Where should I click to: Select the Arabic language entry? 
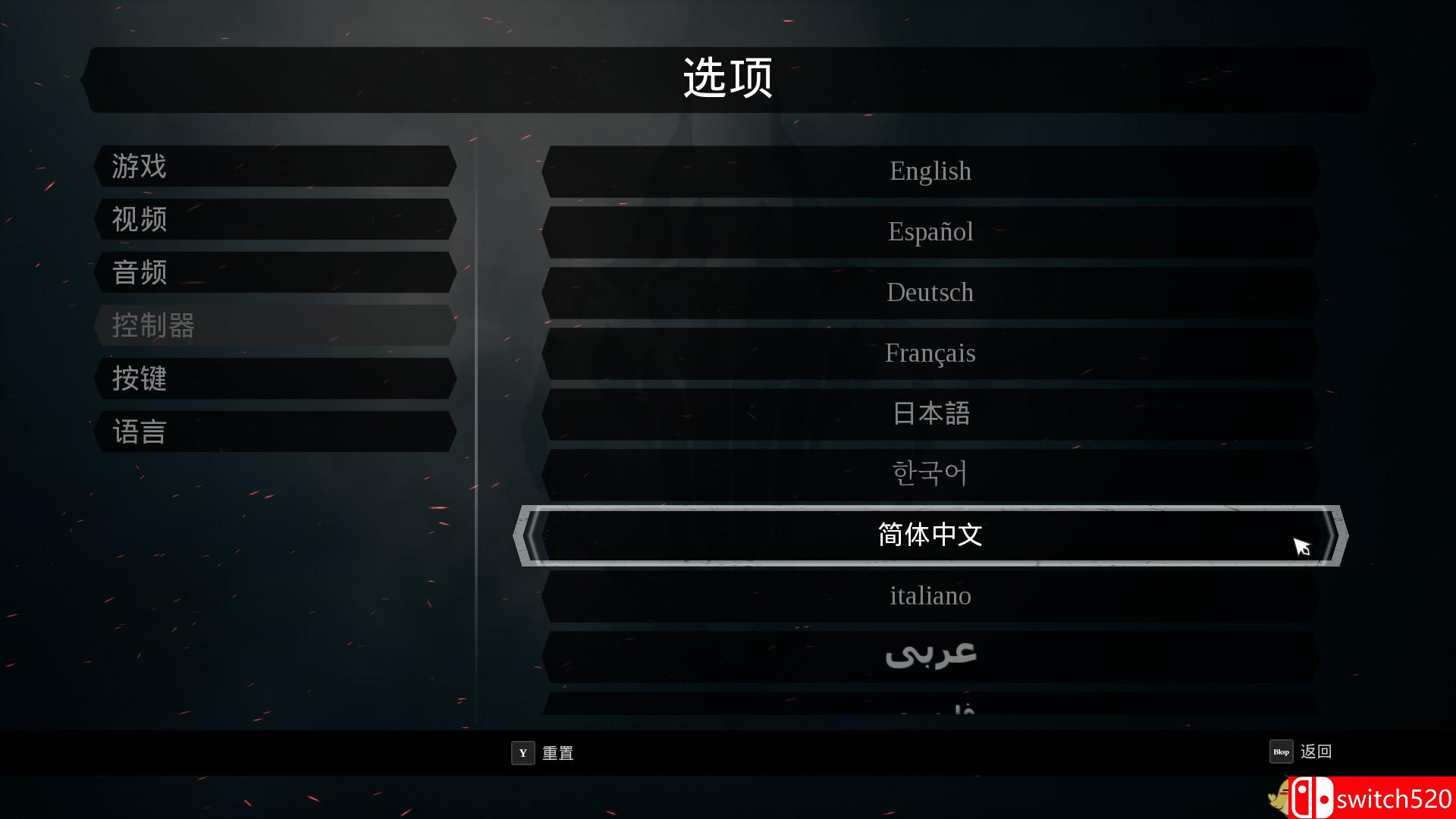click(x=930, y=654)
